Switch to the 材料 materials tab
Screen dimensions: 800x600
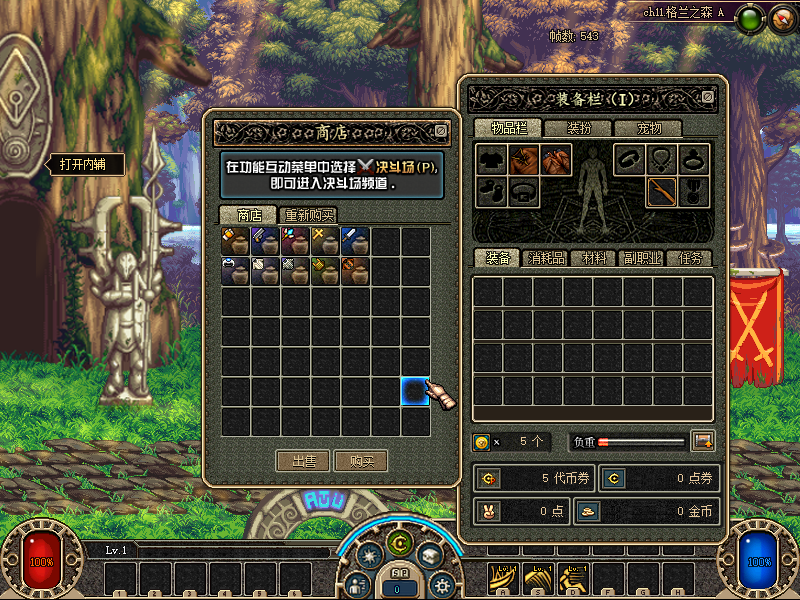[594, 258]
